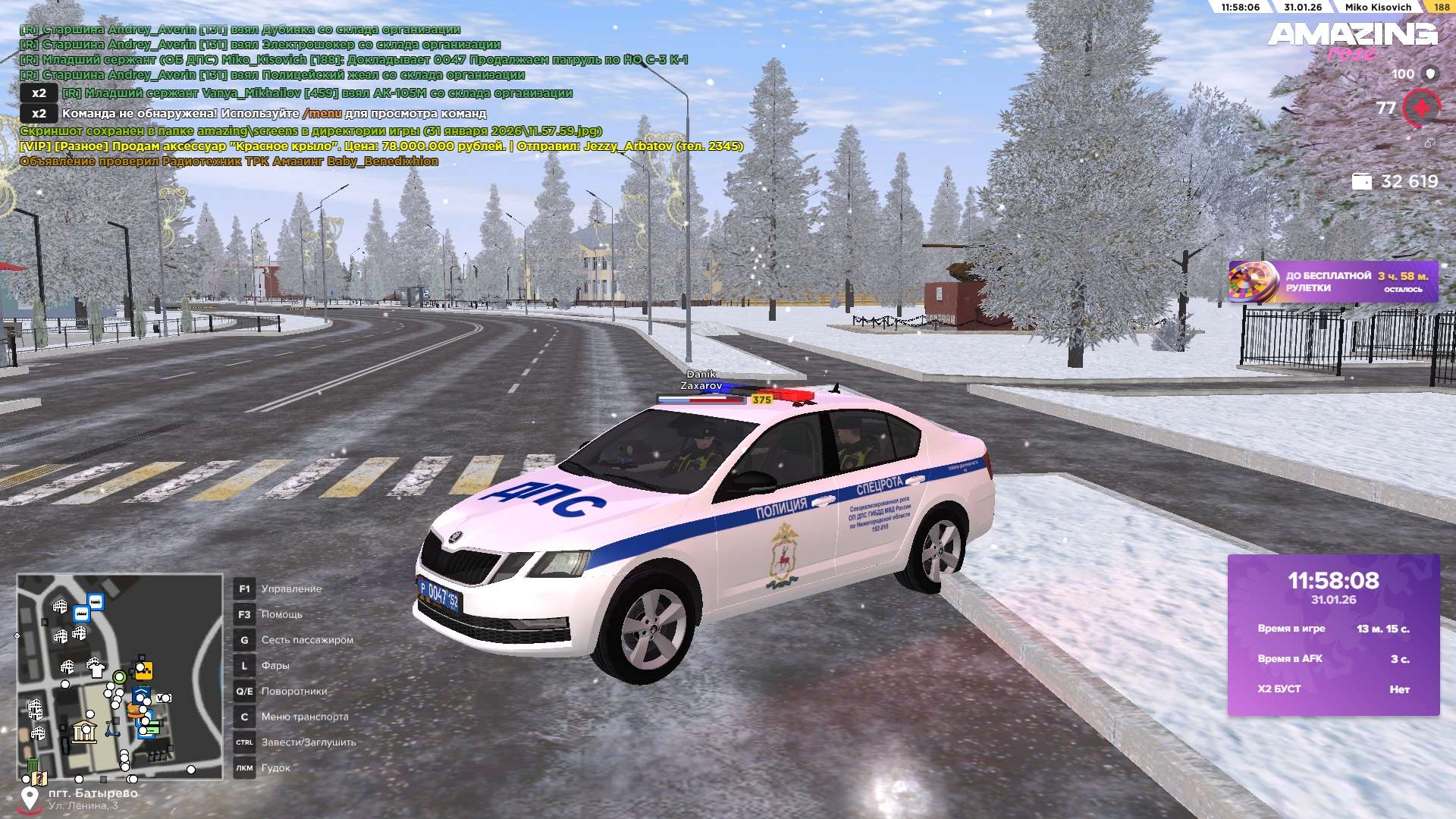Open the wallet showing 32 619
Image resolution: width=1456 pixels, height=819 pixels.
click(1395, 181)
